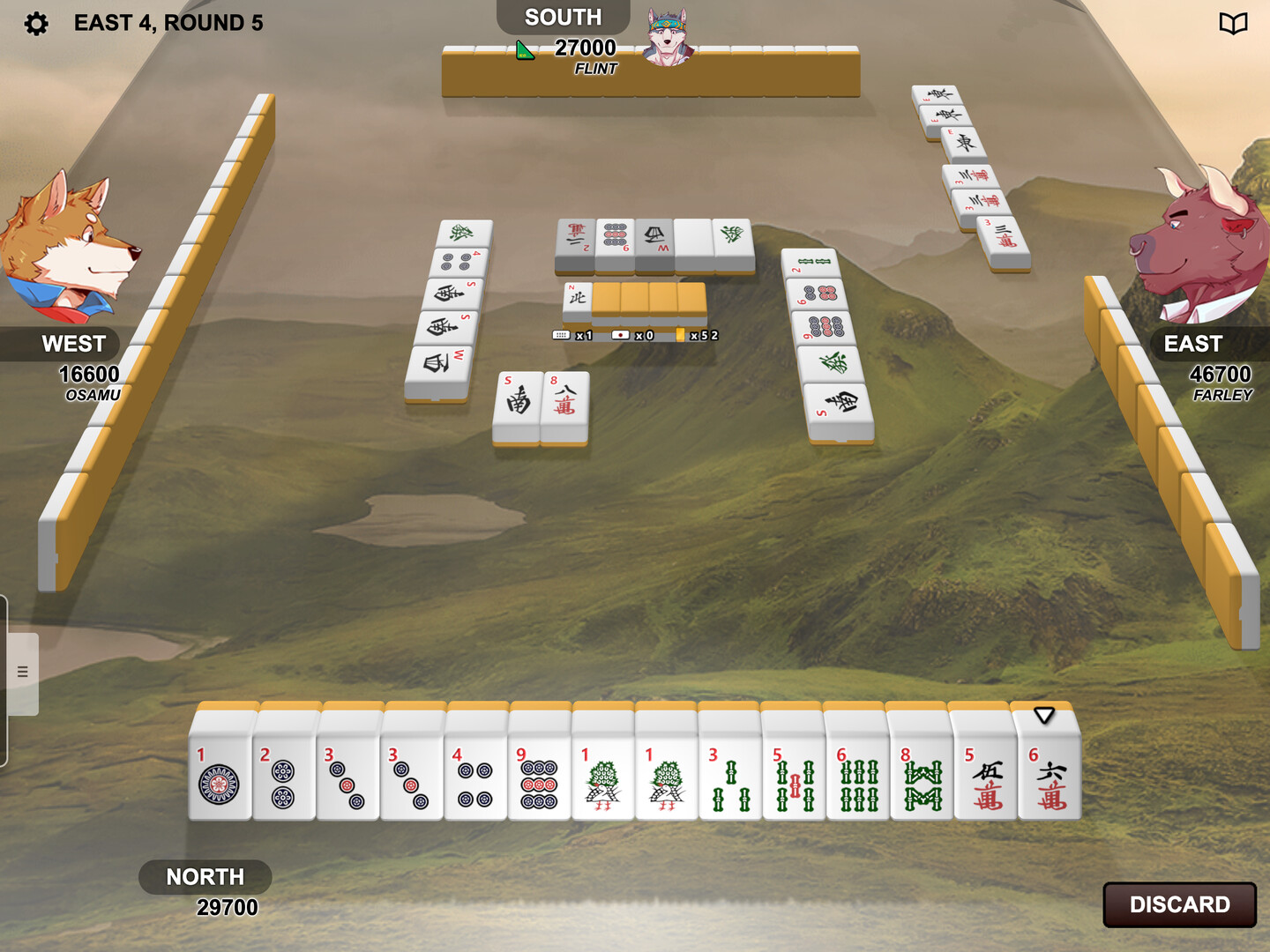
Task: Click the EAST 4, ROUND 5 header
Action: click(169, 23)
